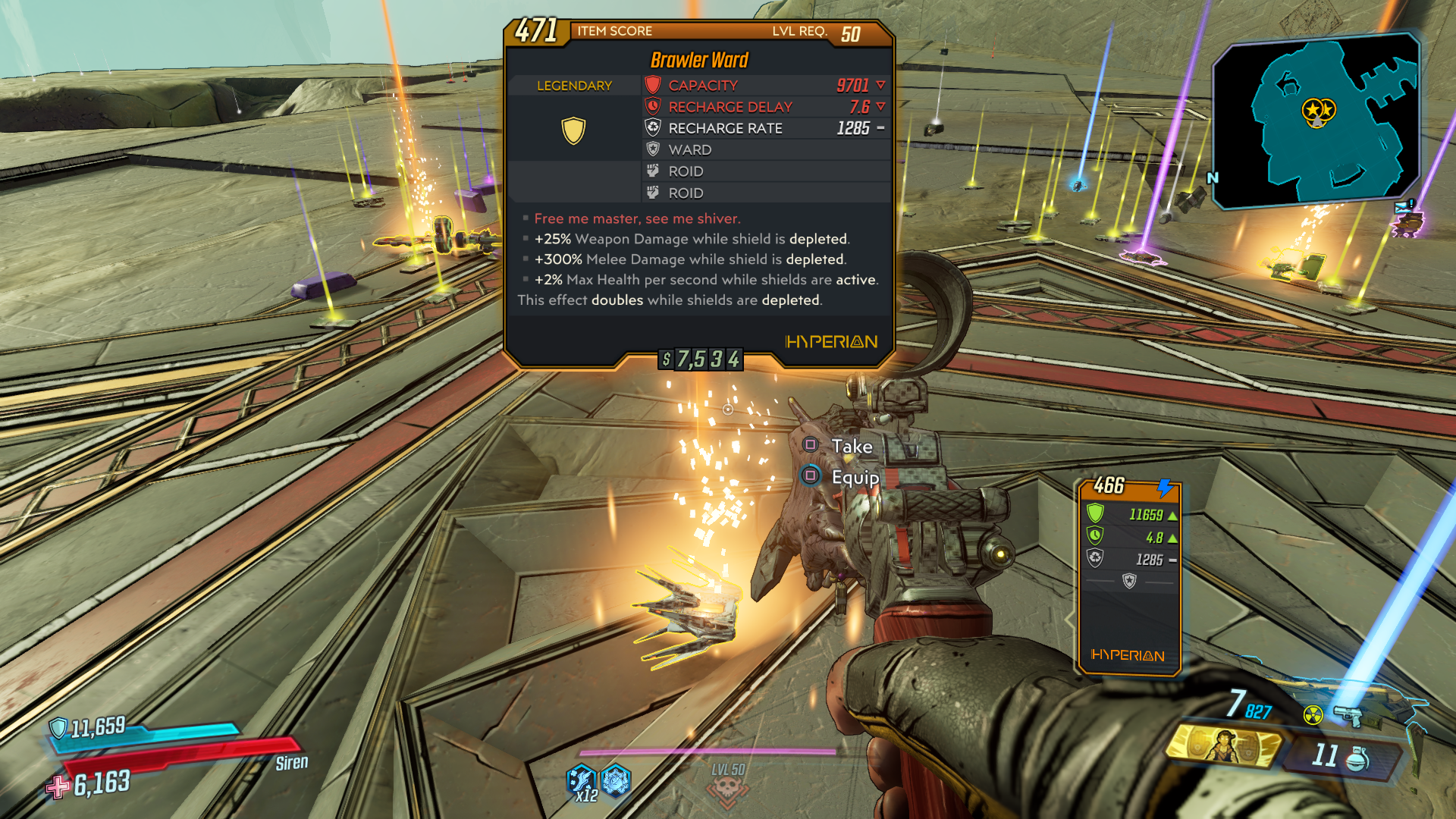
Task: Click the yellow legendary shield icon on the card
Action: tap(573, 130)
